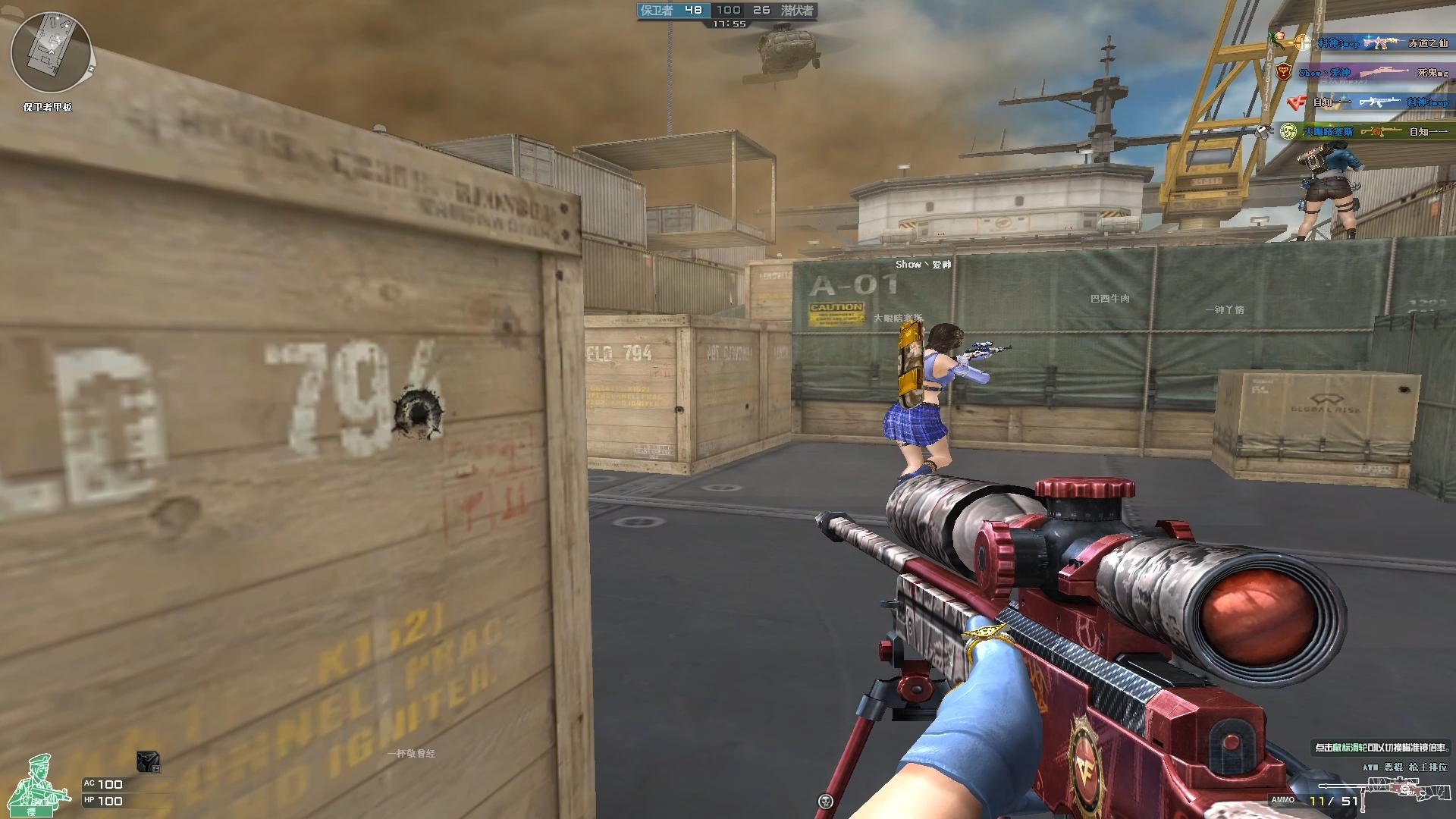Click the dark item icon above the AC readout
Screen dimensions: 1456x819
click(x=148, y=761)
